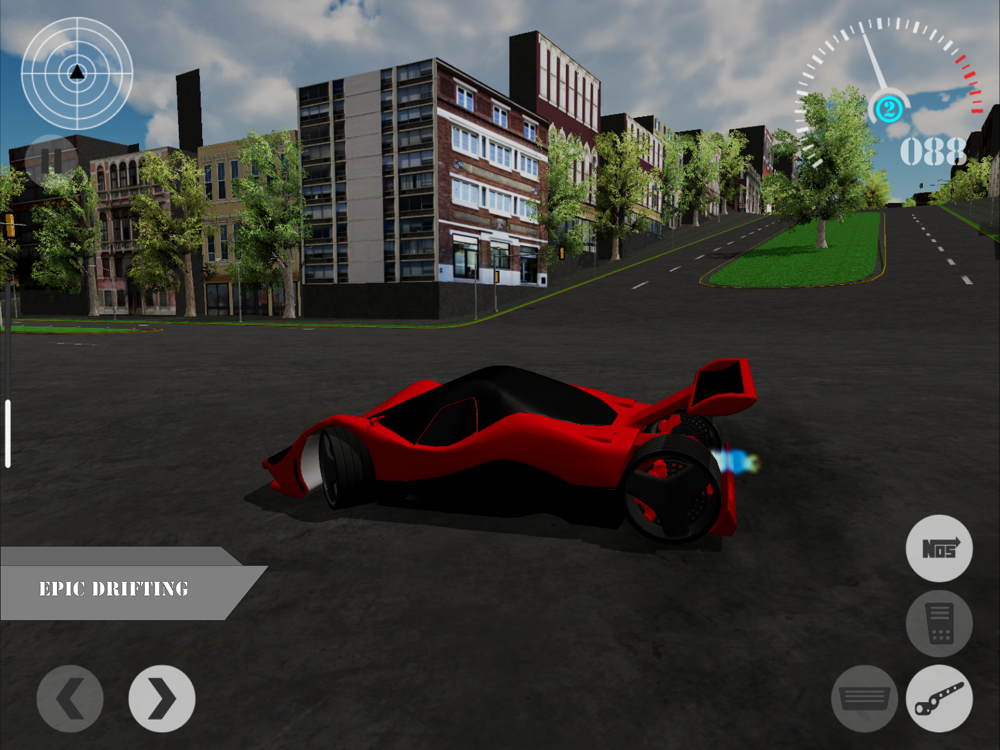Viewport: 1000px width, 750px height.
Task: Pull the handbrake lever button
Action: point(939,698)
